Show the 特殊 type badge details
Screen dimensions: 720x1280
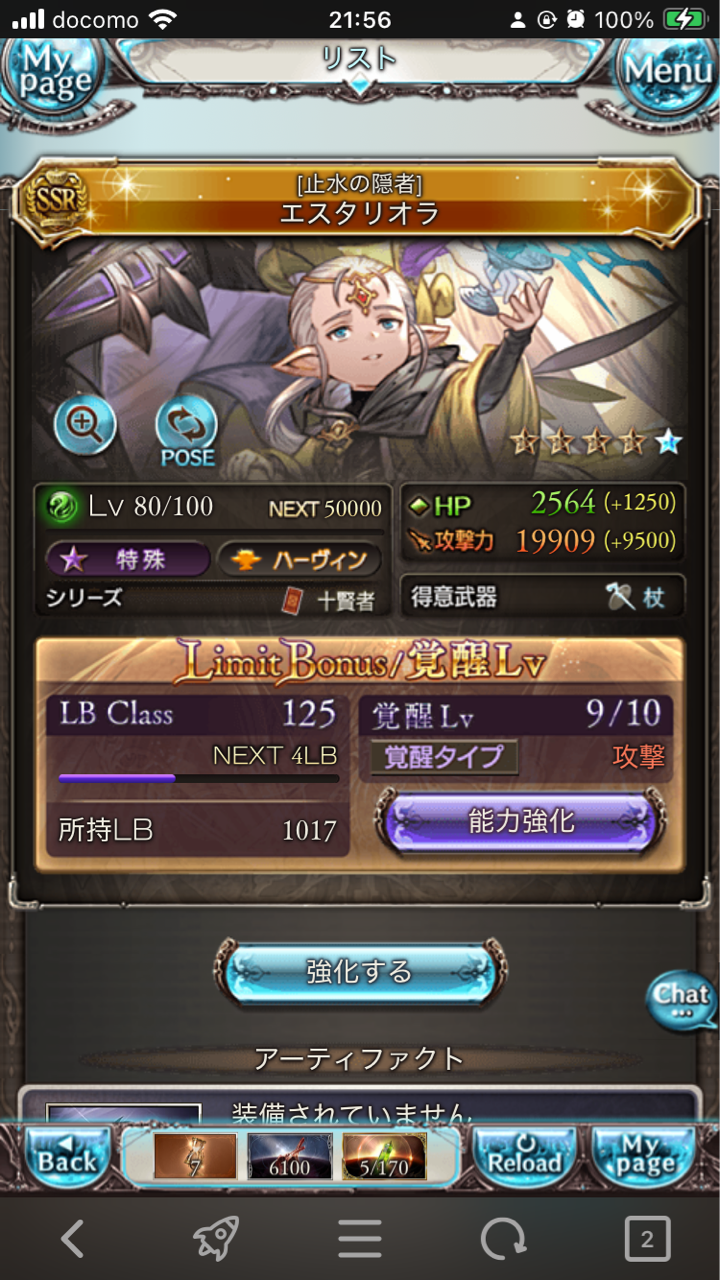pyautogui.click(x=127, y=560)
